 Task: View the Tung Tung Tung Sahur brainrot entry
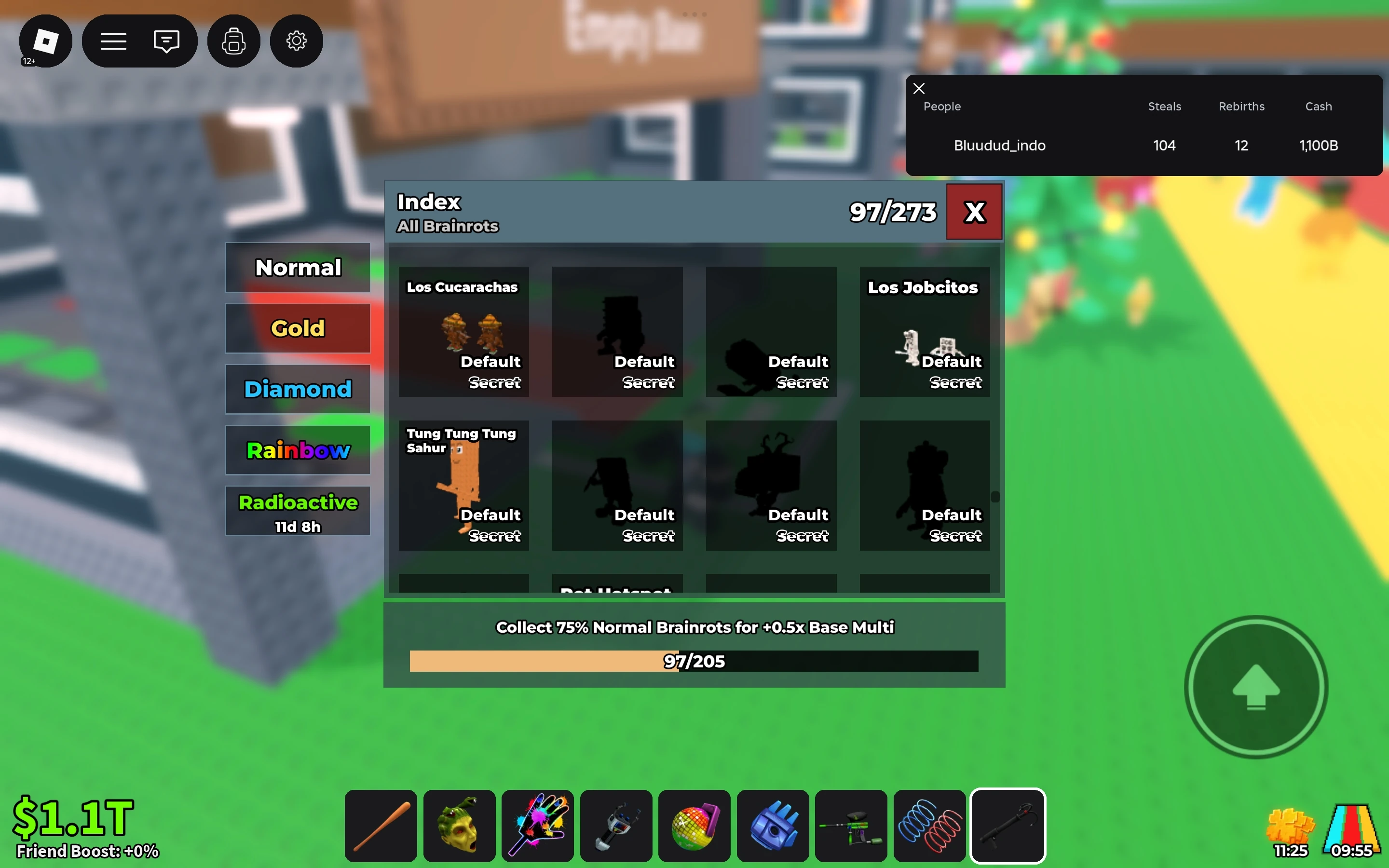click(x=463, y=485)
